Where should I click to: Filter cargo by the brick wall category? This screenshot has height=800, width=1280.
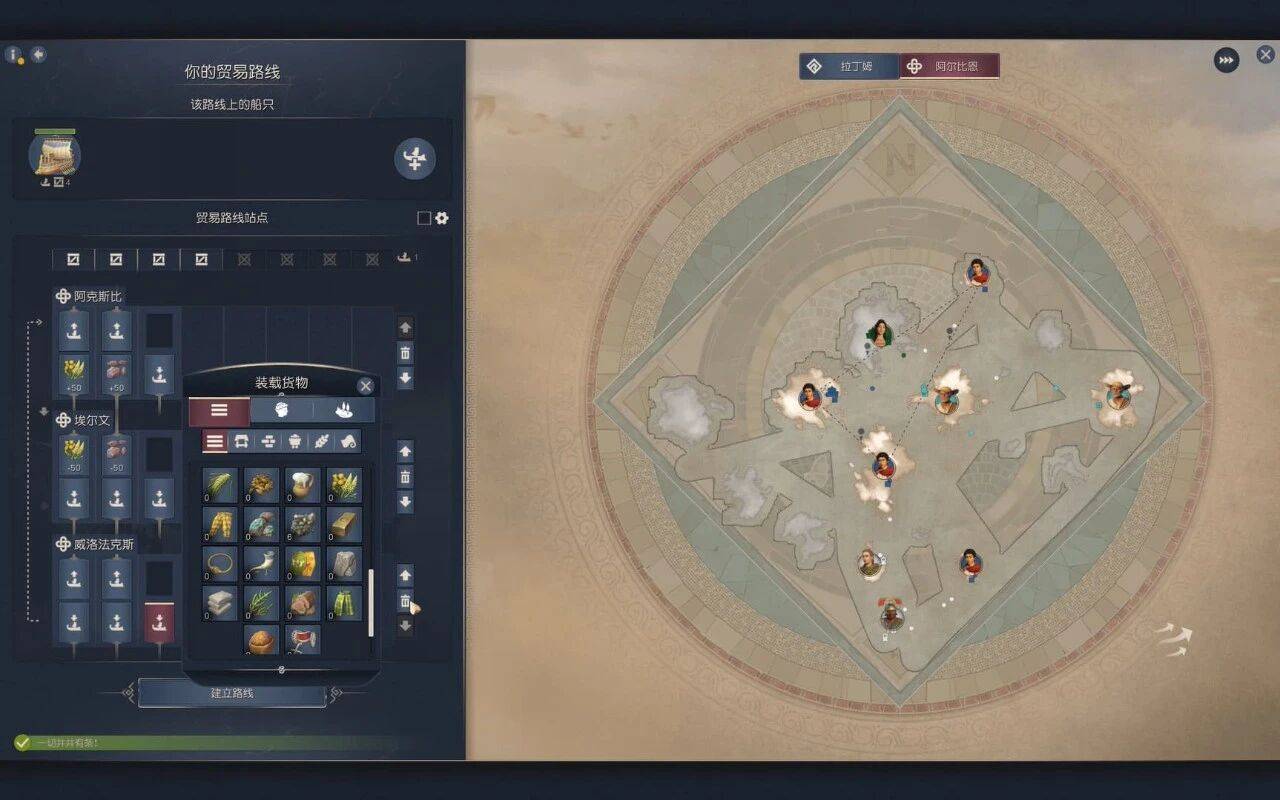pos(268,441)
